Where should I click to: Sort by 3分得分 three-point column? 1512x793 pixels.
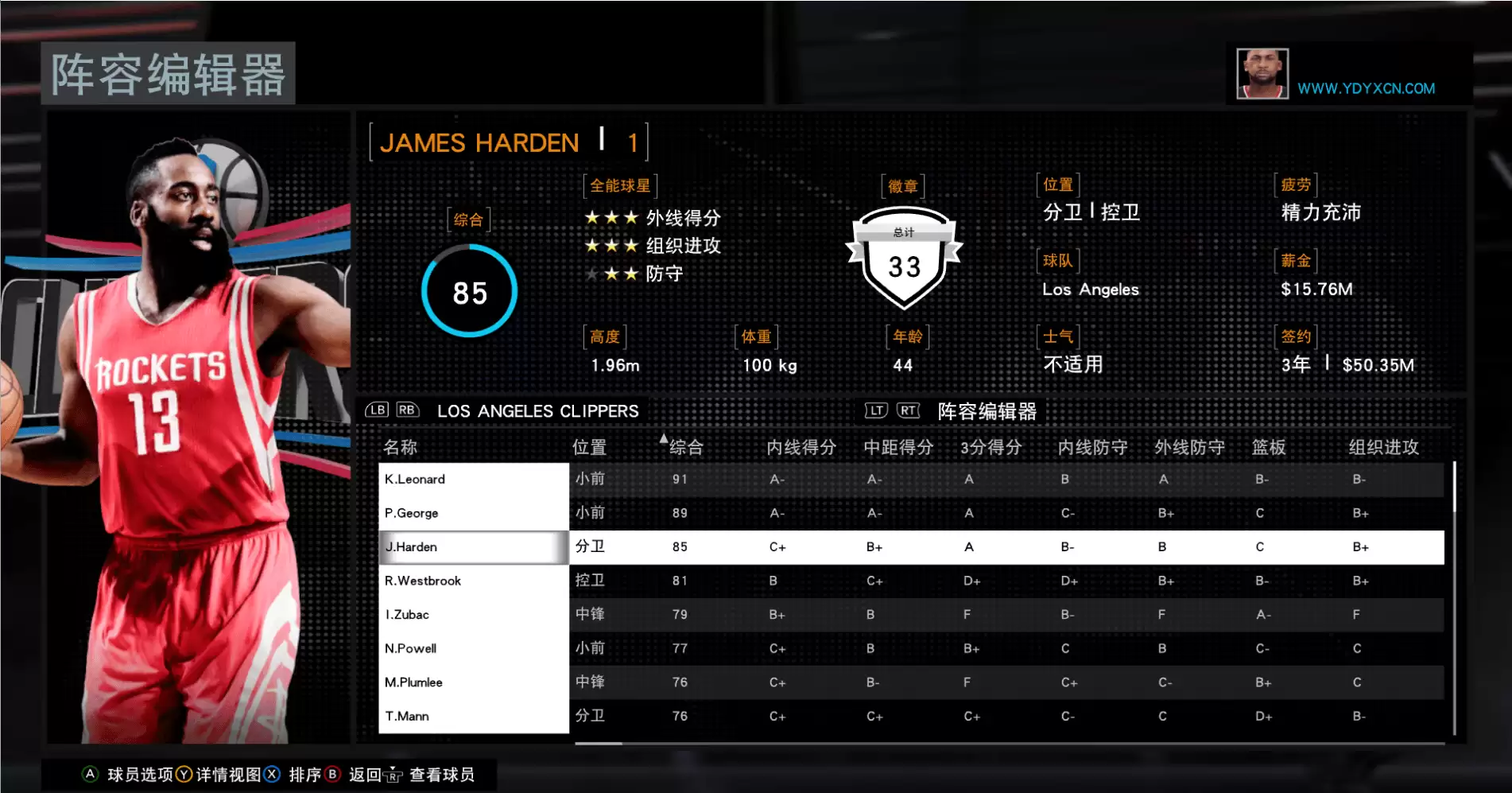tap(991, 447)
